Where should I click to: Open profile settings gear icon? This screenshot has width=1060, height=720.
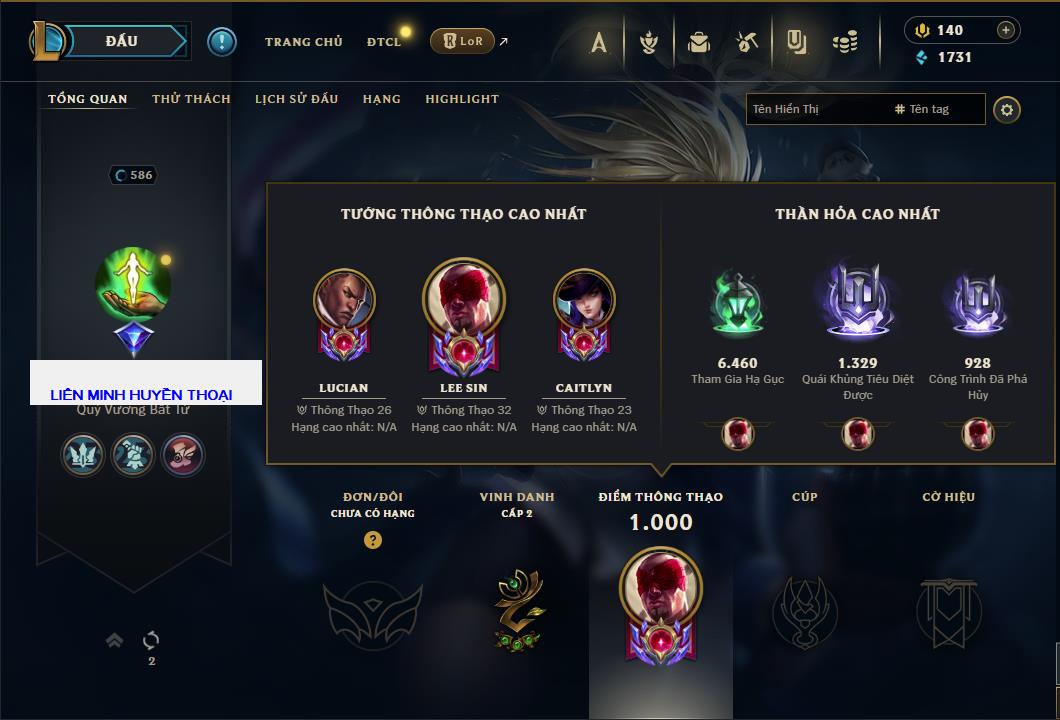pos(1007,109)
